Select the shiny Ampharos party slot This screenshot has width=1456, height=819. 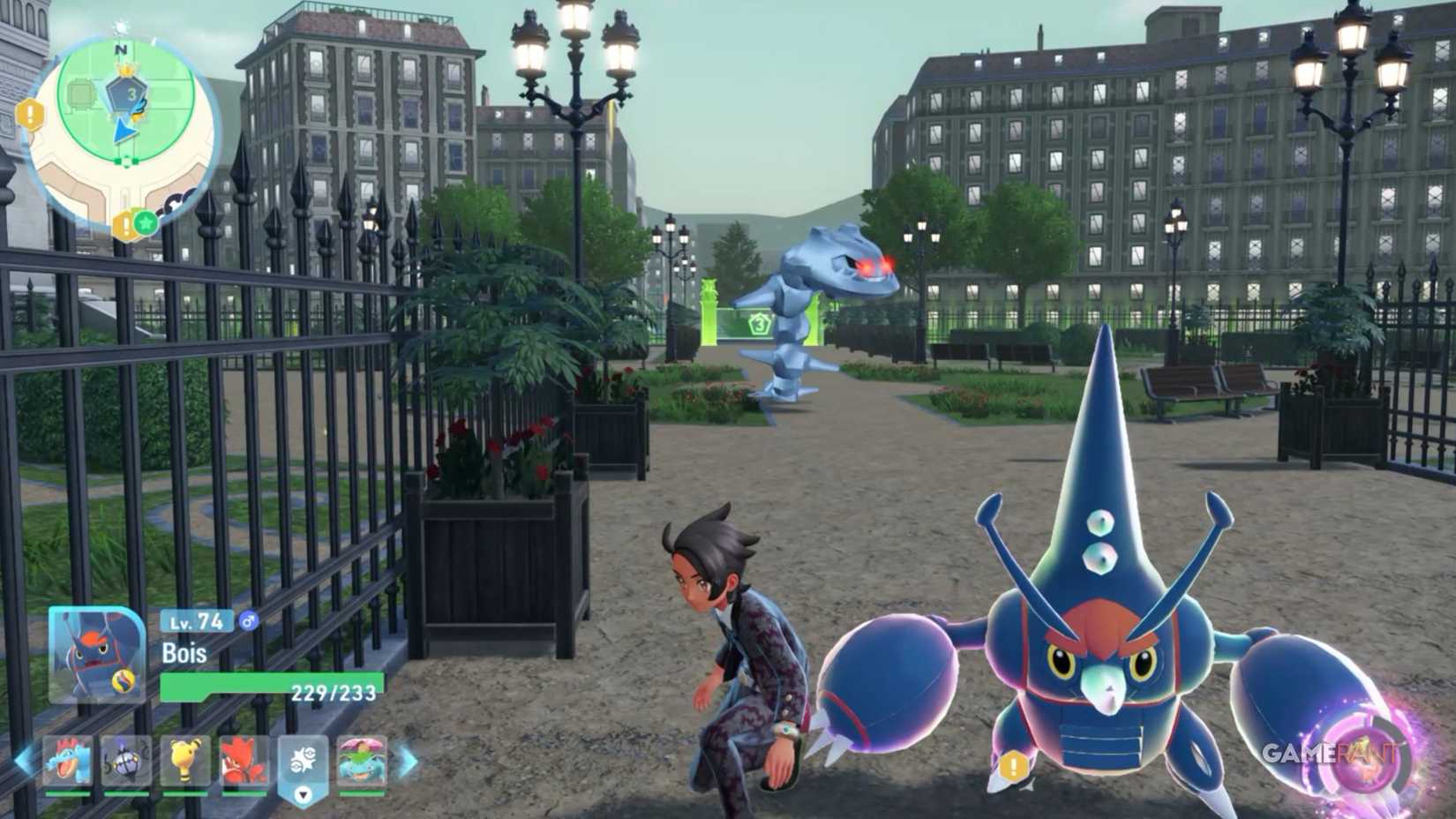click(184, 760)
